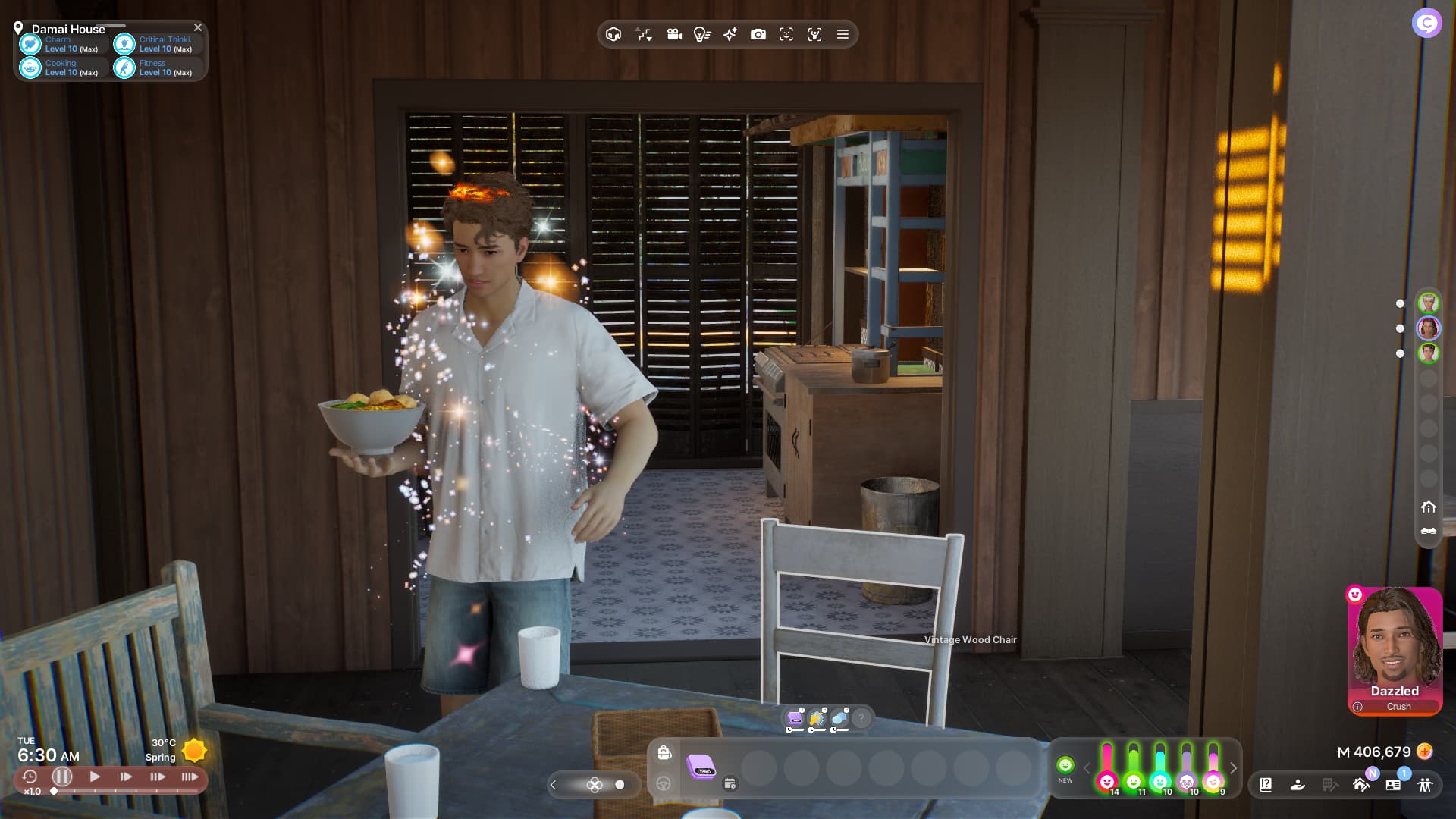Set game speed to normal play

coord(95,777)
